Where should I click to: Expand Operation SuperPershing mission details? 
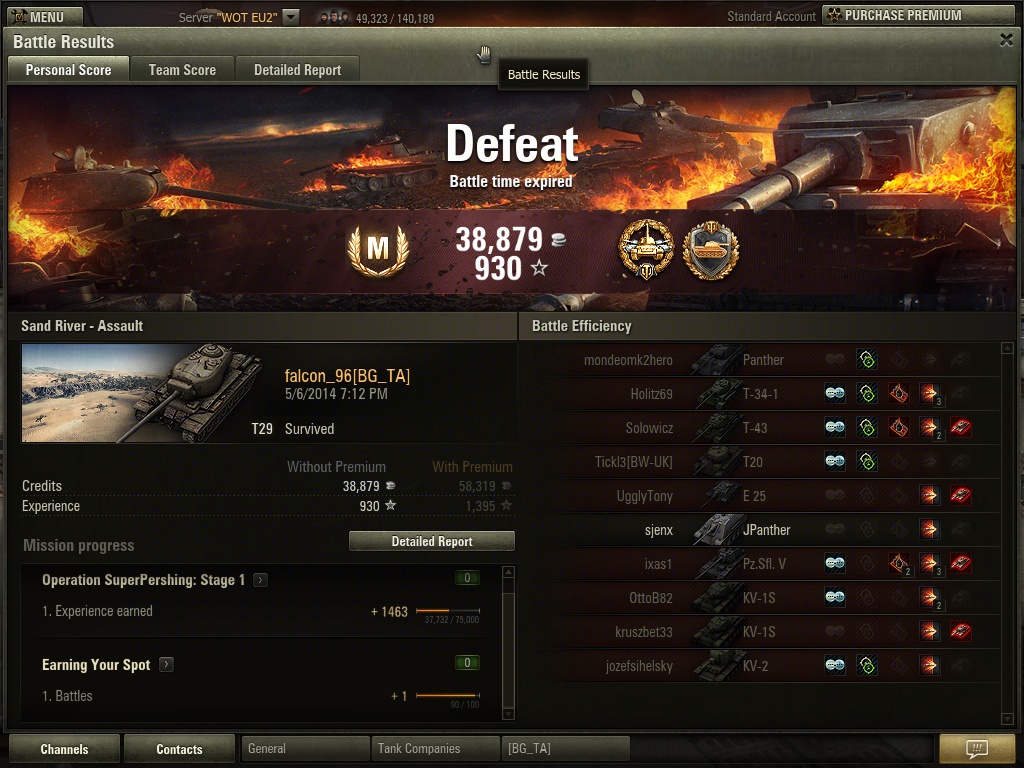[x=260, y=580]
